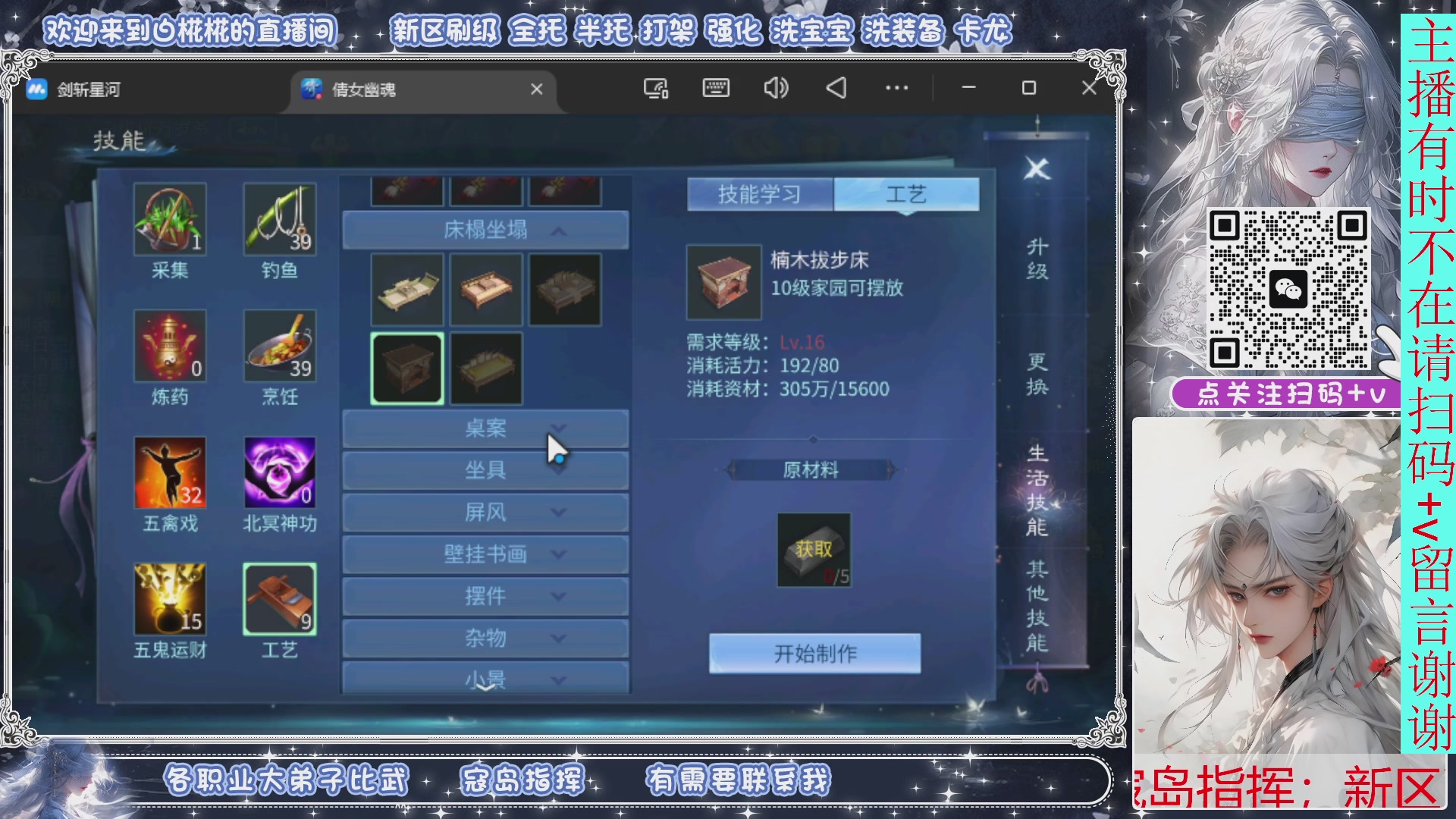Expand the 屏风 category
The image size is (1456, 819).
pyautogui.click(x=485, y=512)
